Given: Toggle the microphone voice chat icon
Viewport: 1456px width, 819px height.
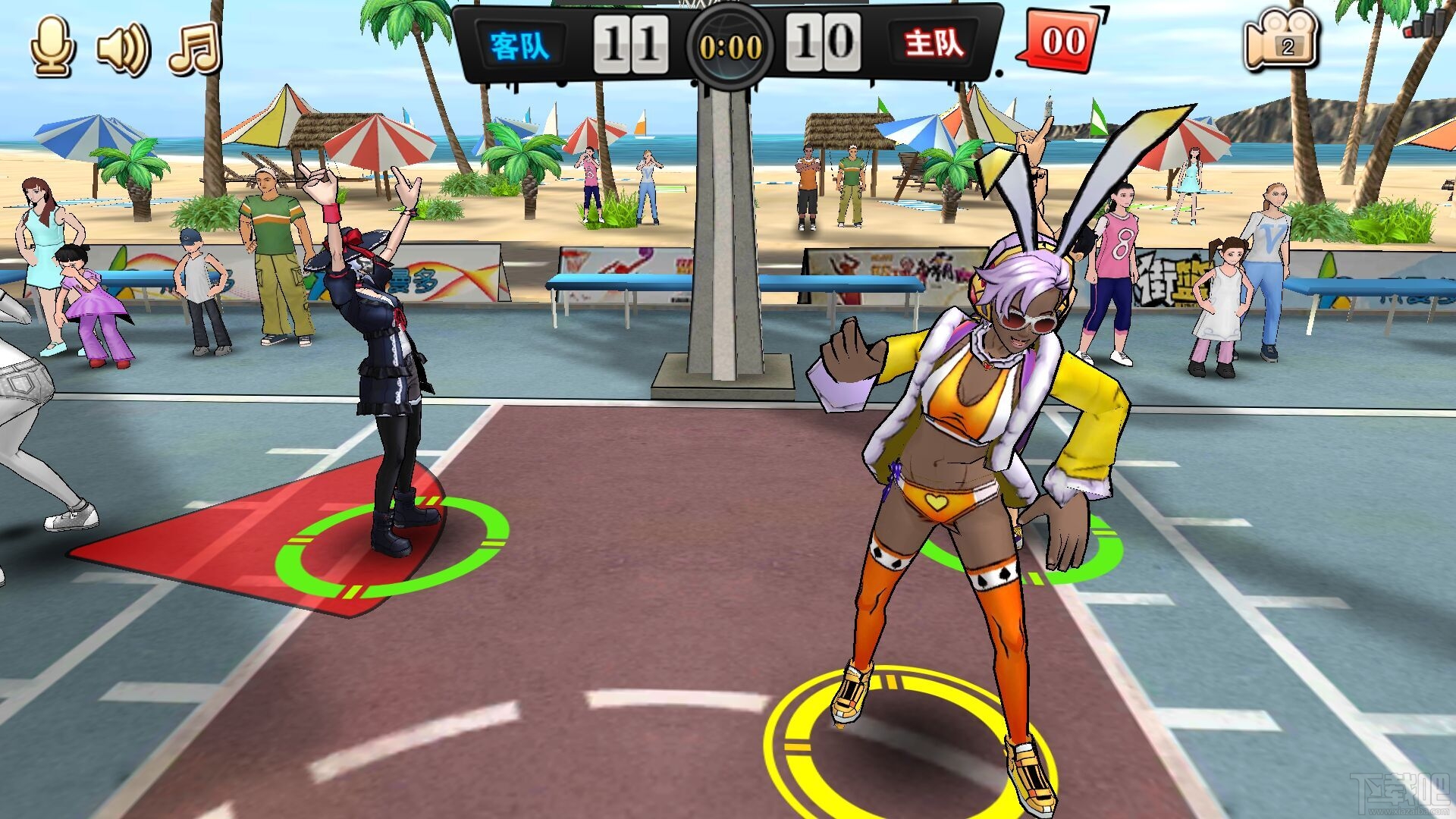Looking at the screenshot, I should coord(52,46).
